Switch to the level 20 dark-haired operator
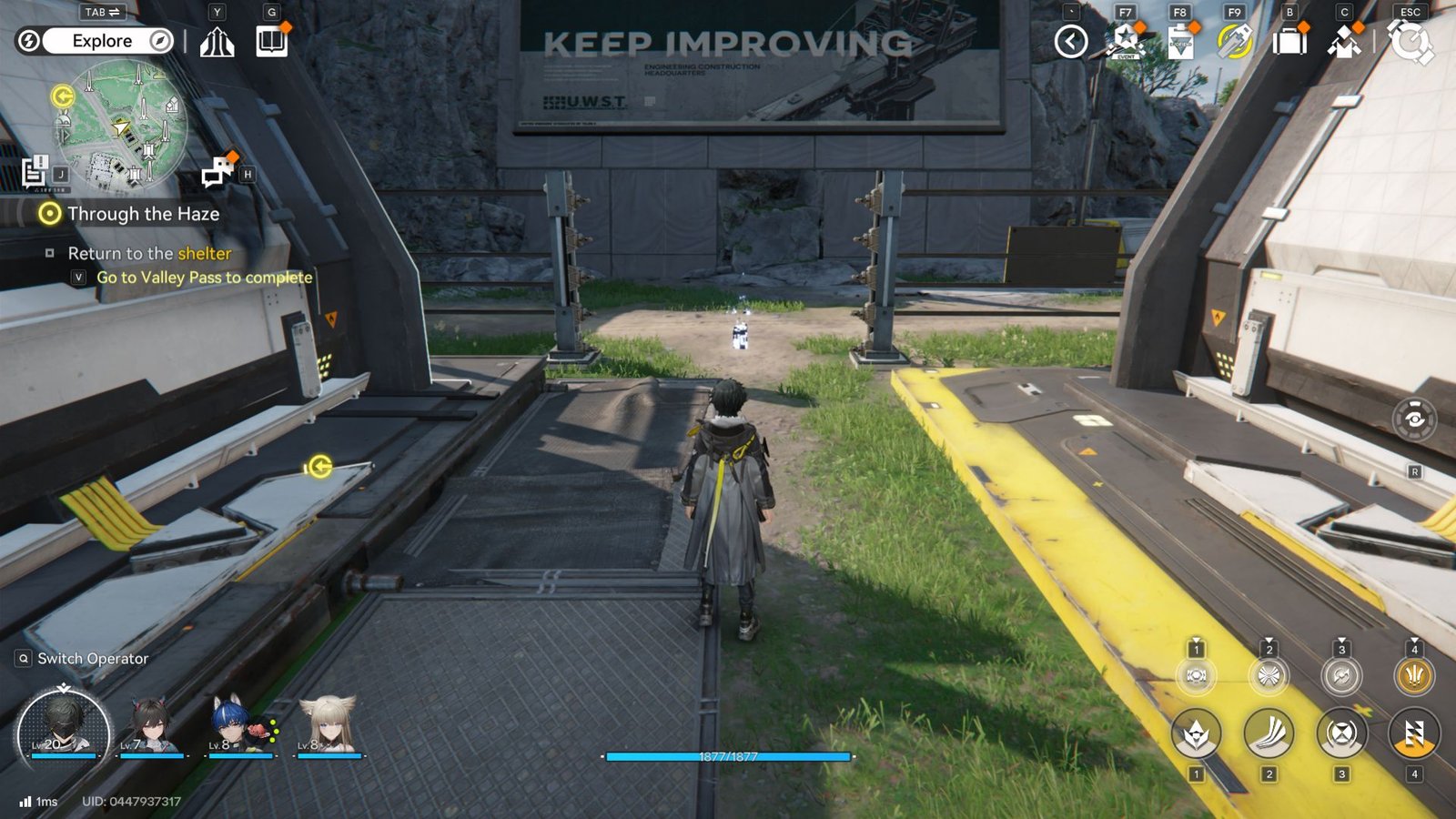Viewport: 1456px width, 819px height. coord(63,730)
